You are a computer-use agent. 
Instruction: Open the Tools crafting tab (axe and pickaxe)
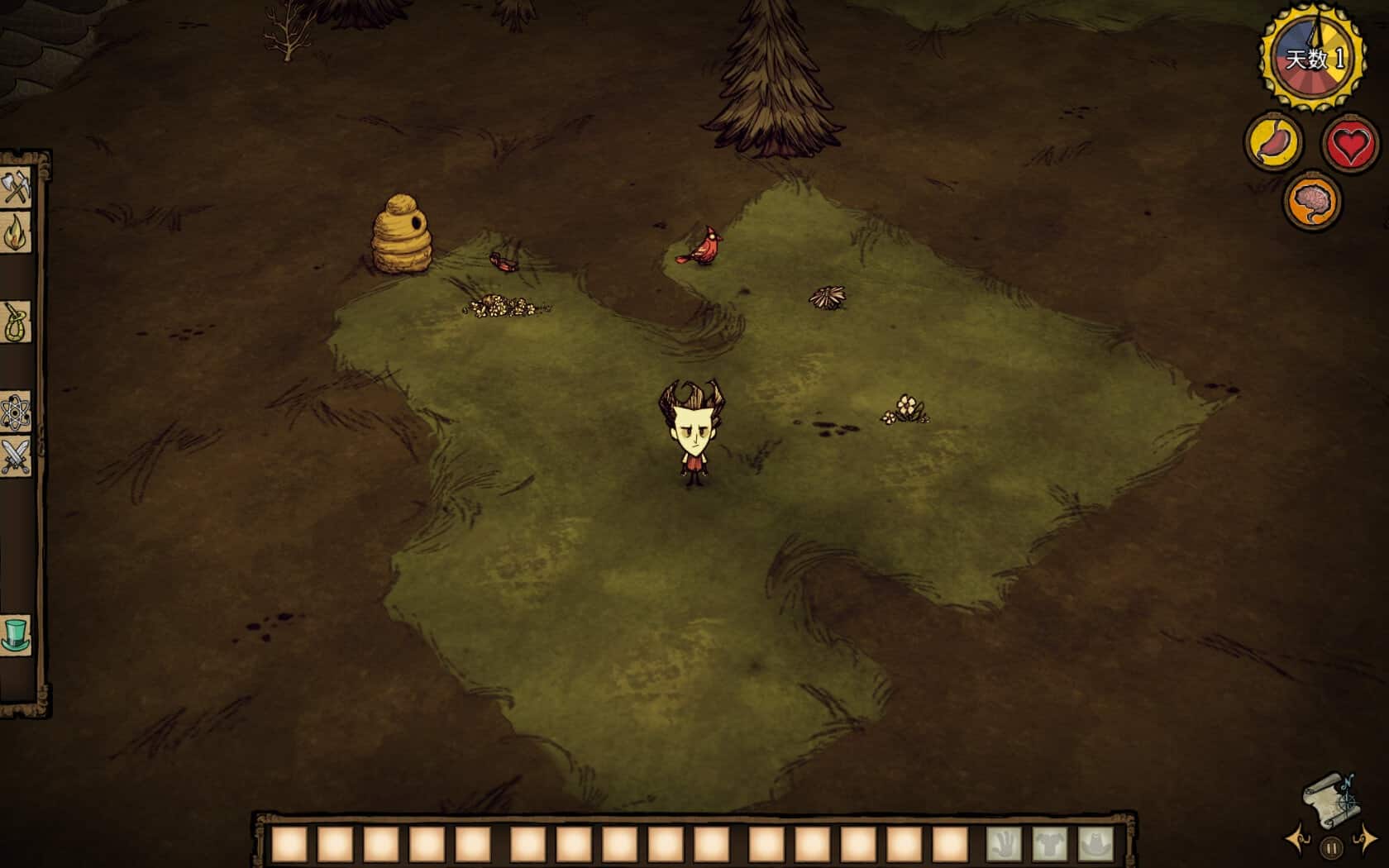pyautogui.click(x=16, y=188)
